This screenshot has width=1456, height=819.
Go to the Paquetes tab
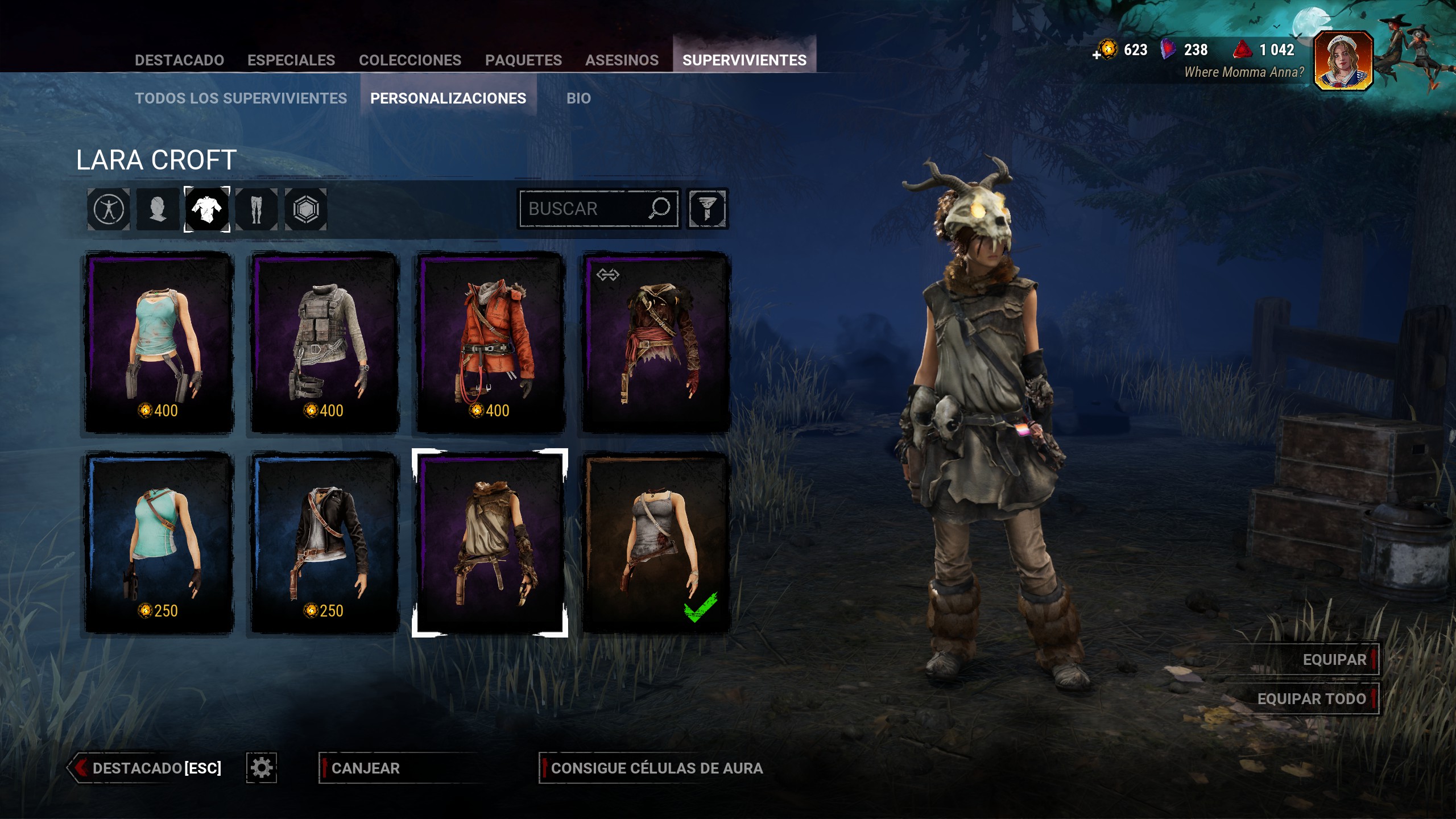click(523, 60)
